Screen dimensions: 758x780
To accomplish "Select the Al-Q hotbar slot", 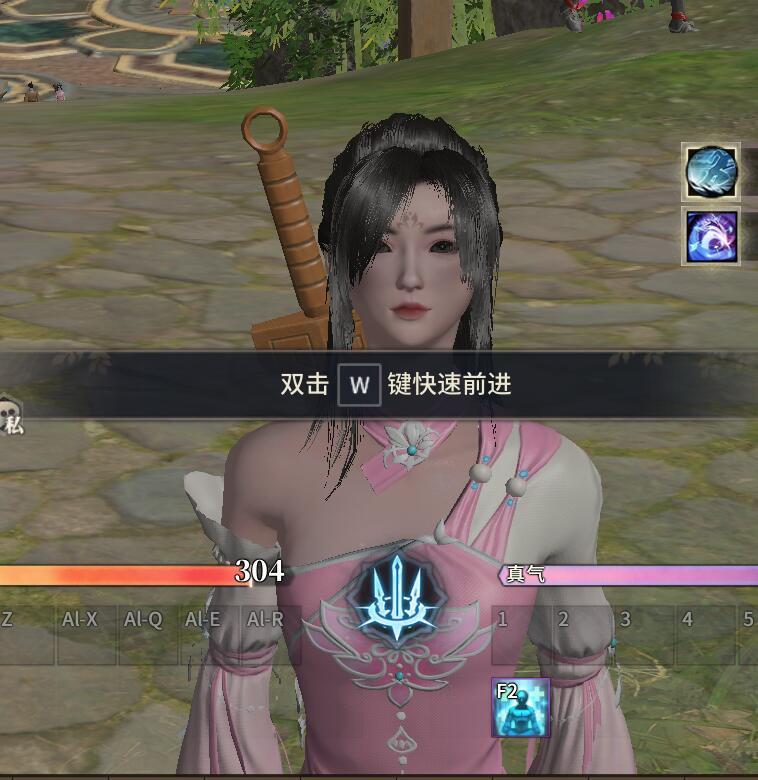I will (x=147, y=636).
